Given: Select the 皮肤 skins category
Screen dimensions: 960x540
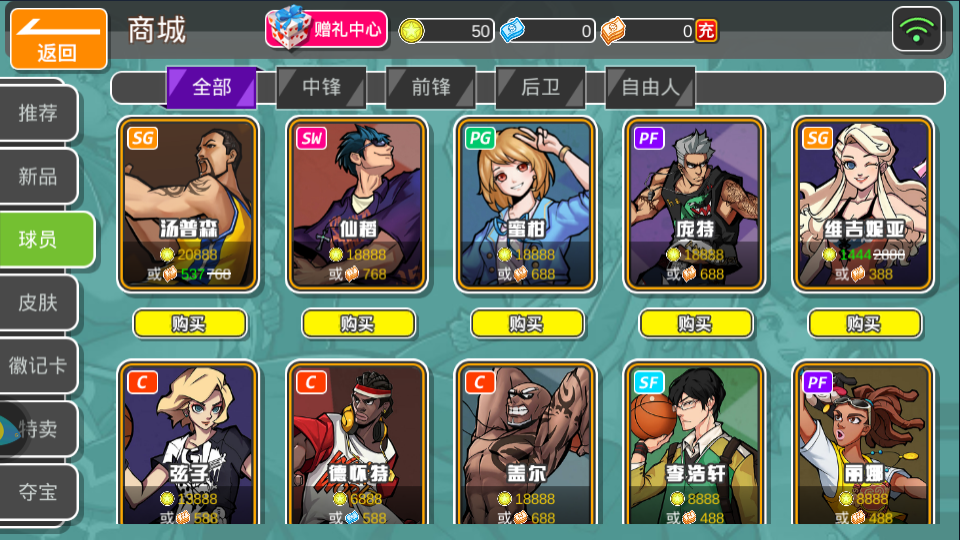Looking at the screenshot, I should (38, 303).
